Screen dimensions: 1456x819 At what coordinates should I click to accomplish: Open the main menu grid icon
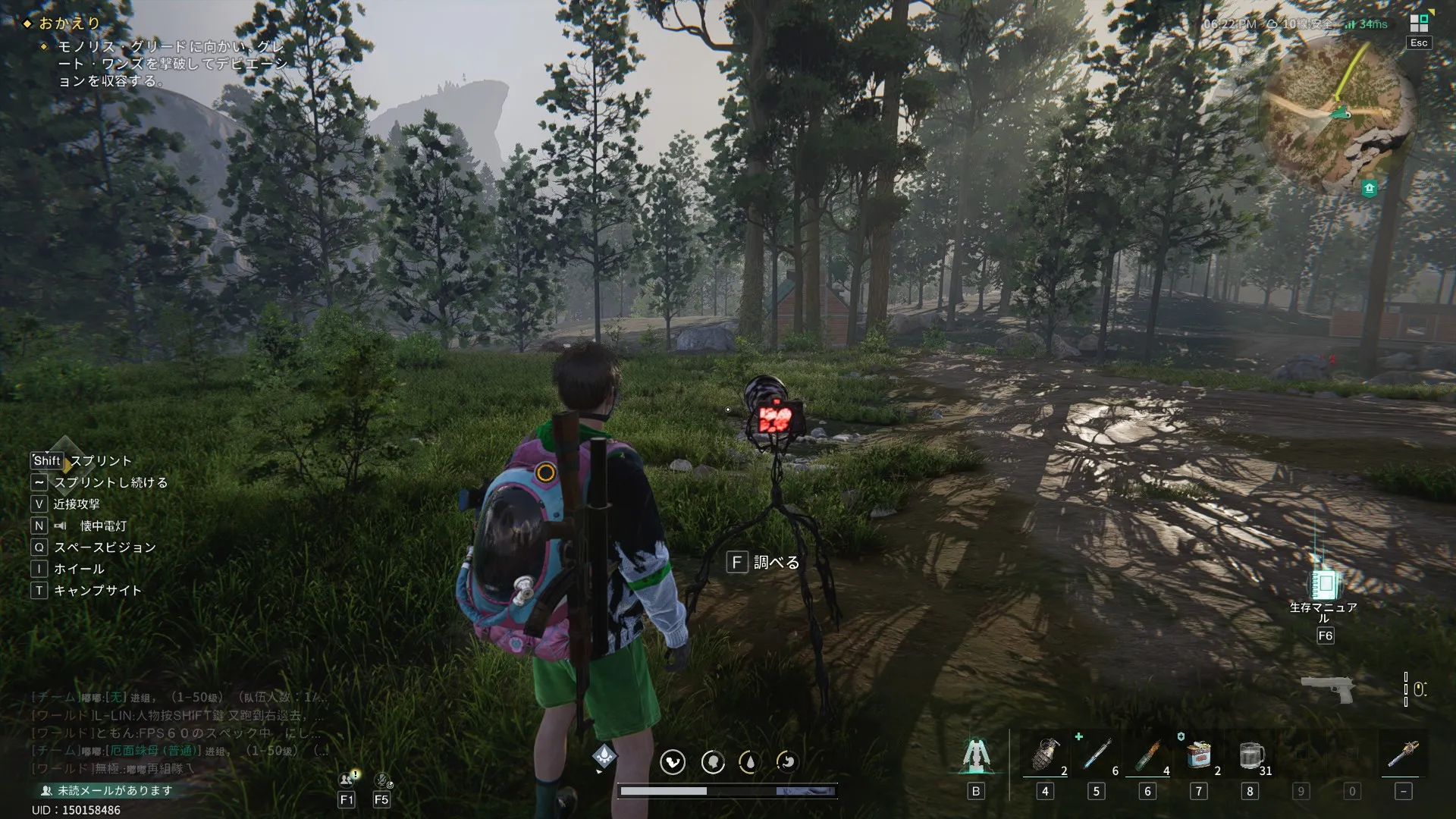pos(1418,24)
